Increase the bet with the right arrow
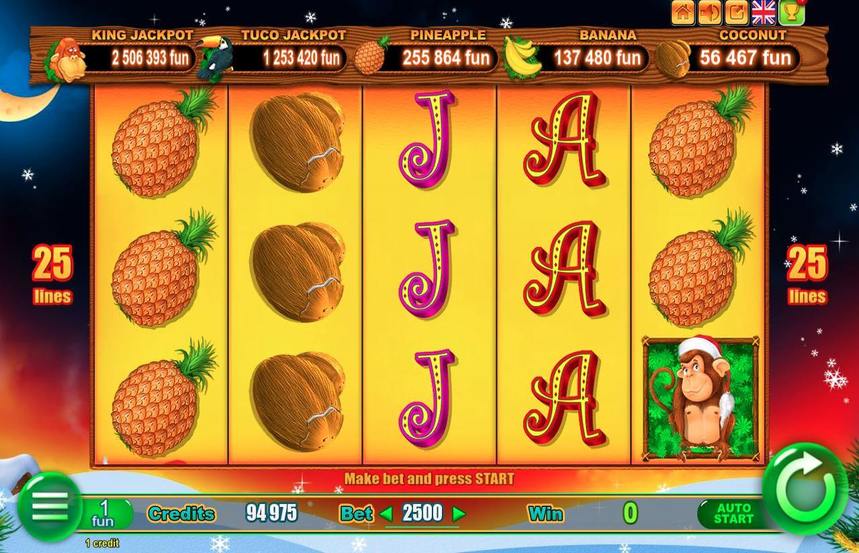This screenshot has height=553, width=859. point(459,514)
